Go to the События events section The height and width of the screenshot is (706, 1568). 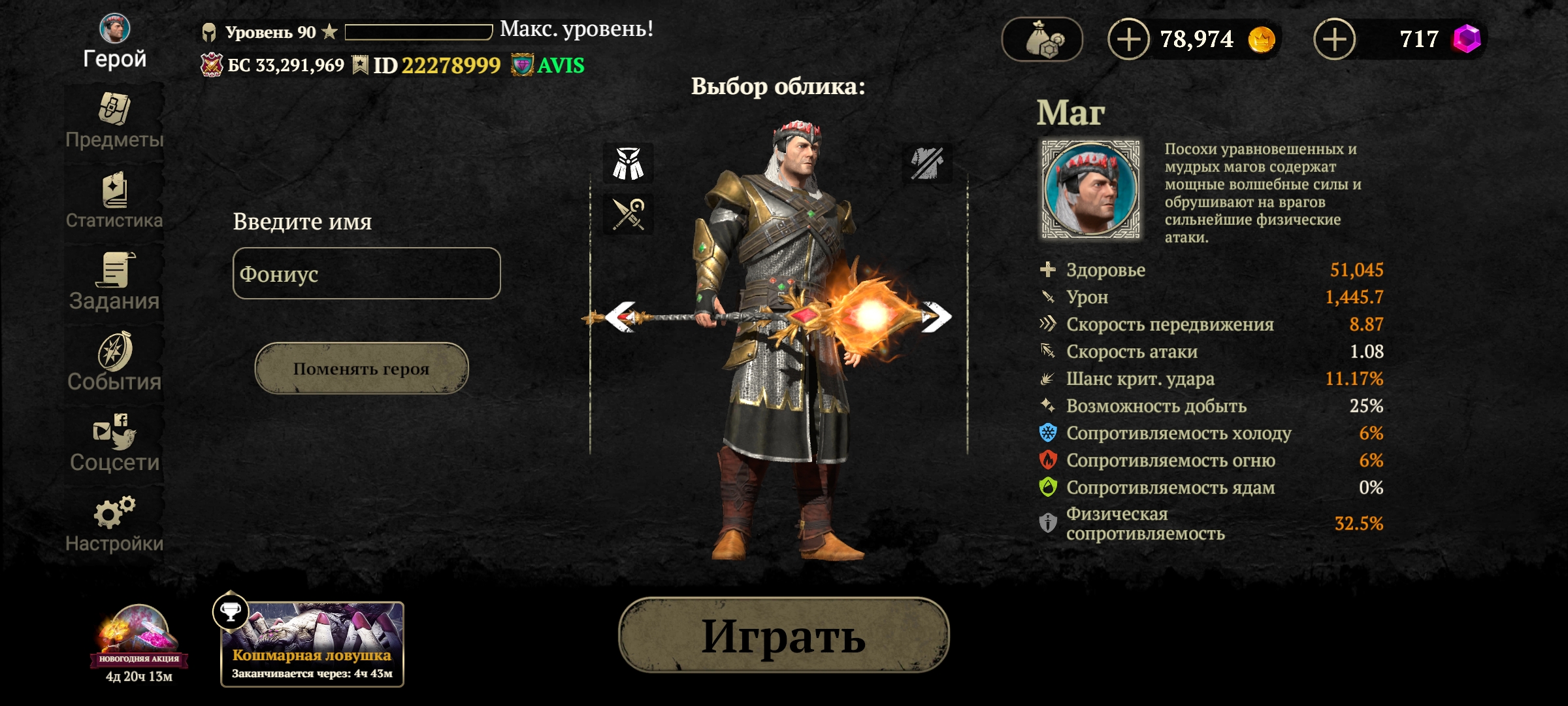coord(114,363)
